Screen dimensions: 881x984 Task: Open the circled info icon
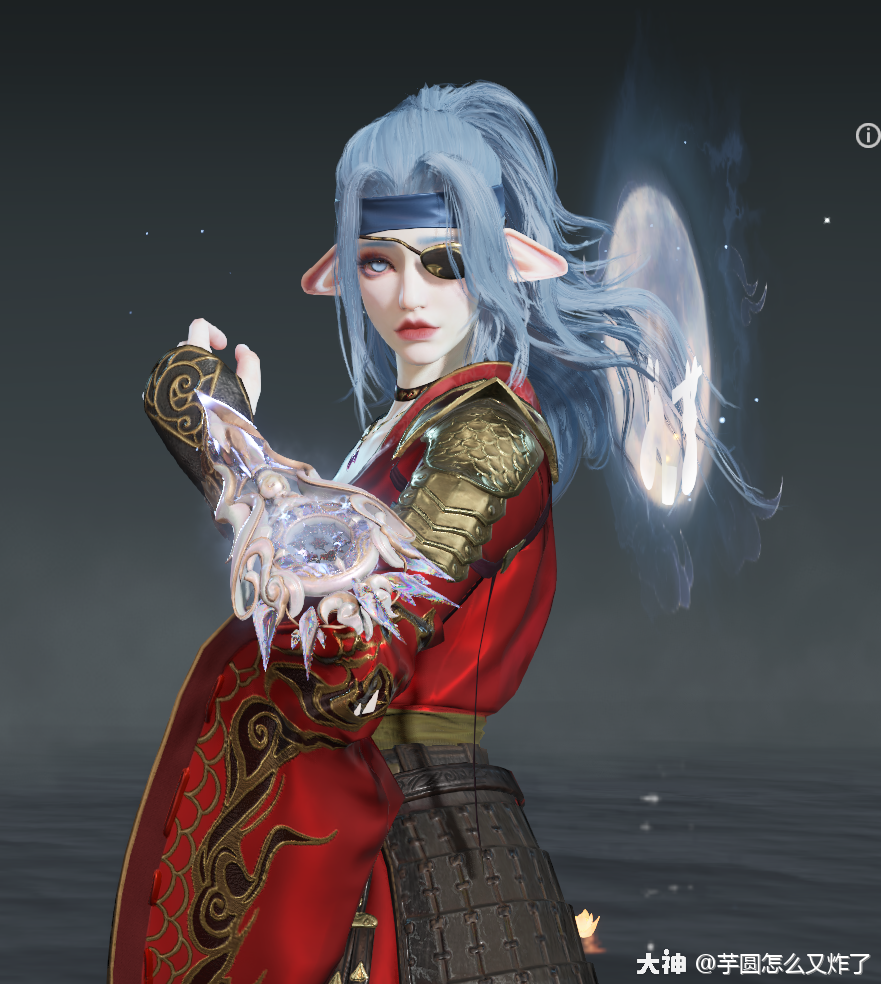tap(867, 136)
